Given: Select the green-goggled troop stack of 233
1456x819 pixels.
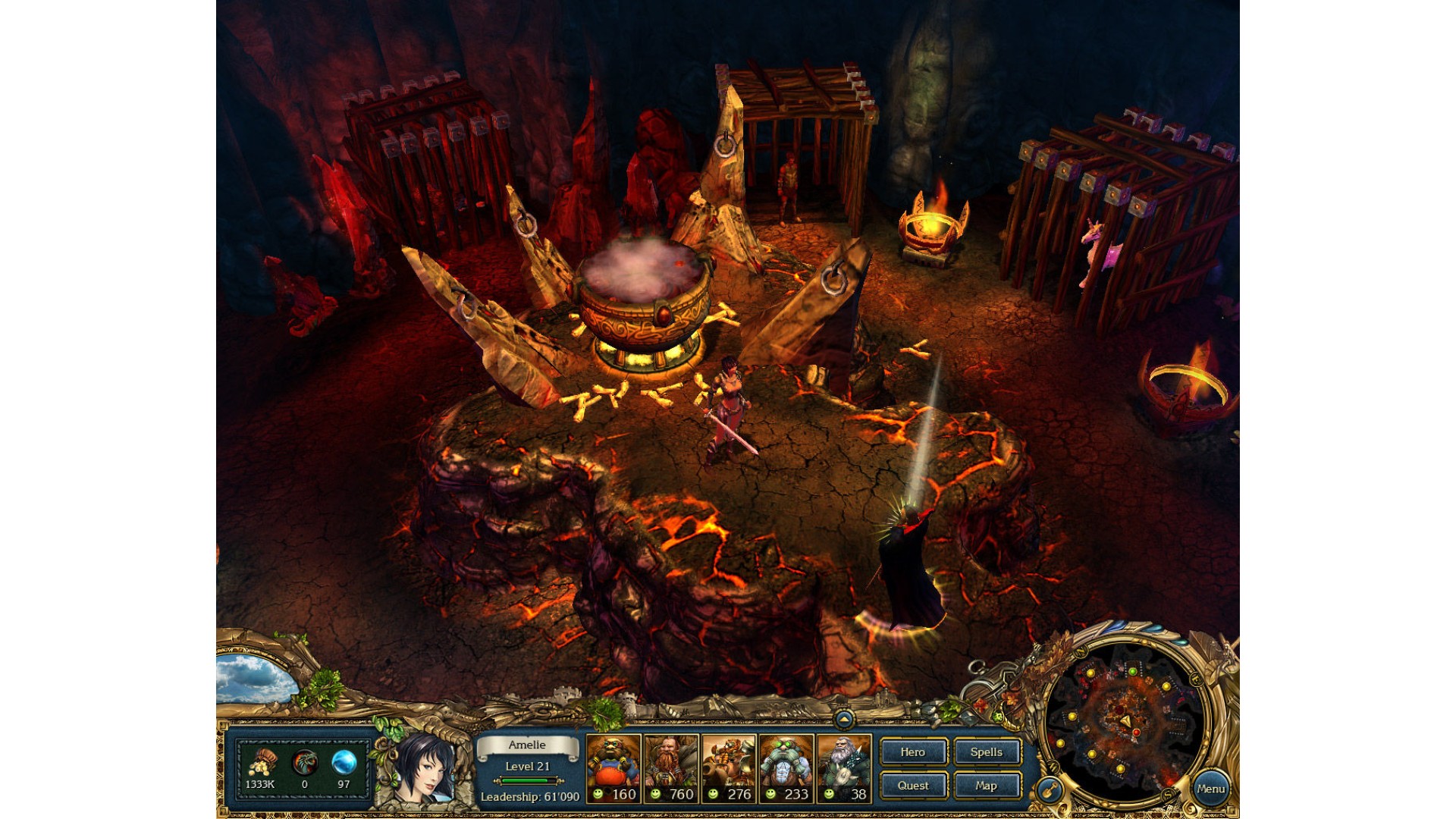Looking at the screenshot, I should (786, 768).
